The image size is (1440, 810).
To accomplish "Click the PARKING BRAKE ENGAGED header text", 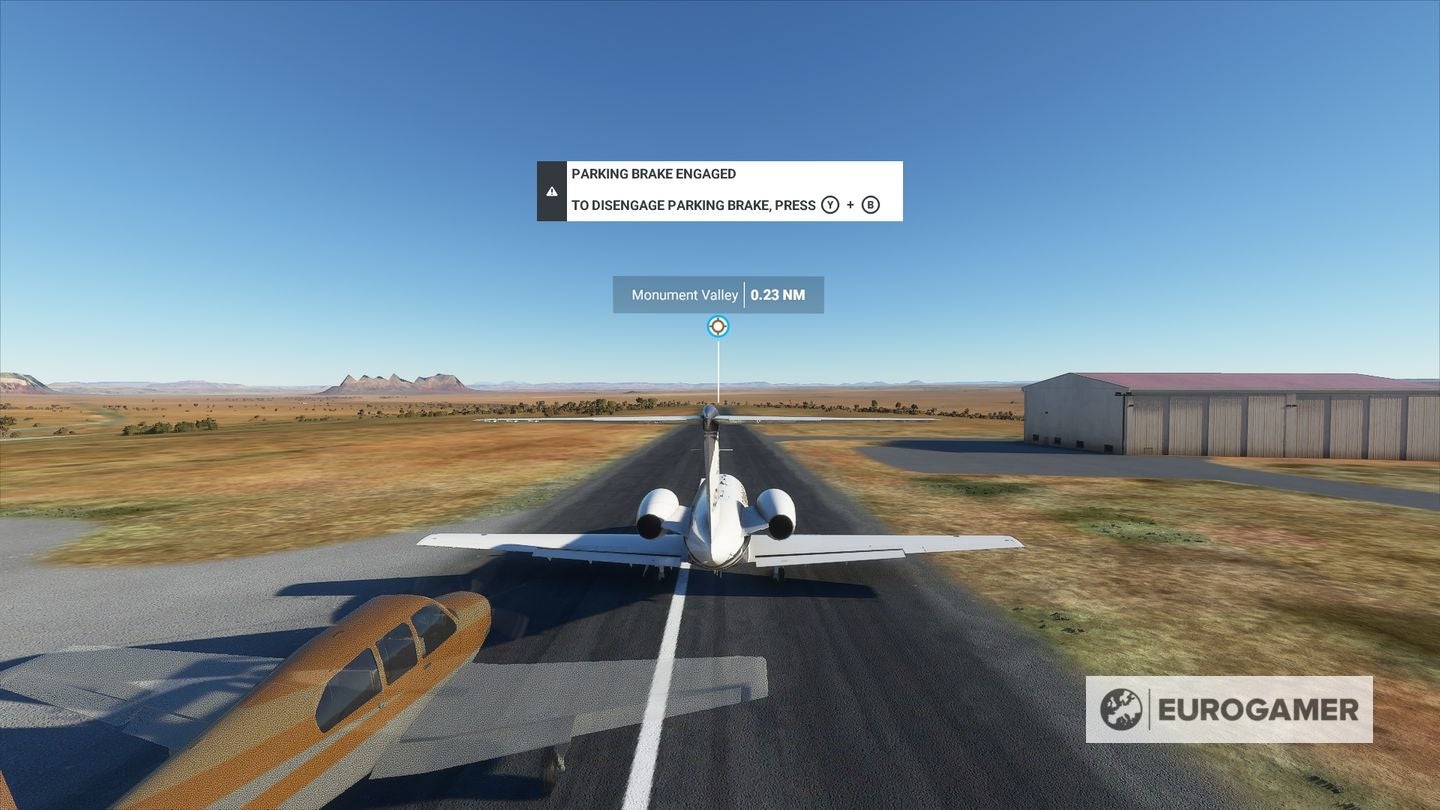I will click(652, 173).
